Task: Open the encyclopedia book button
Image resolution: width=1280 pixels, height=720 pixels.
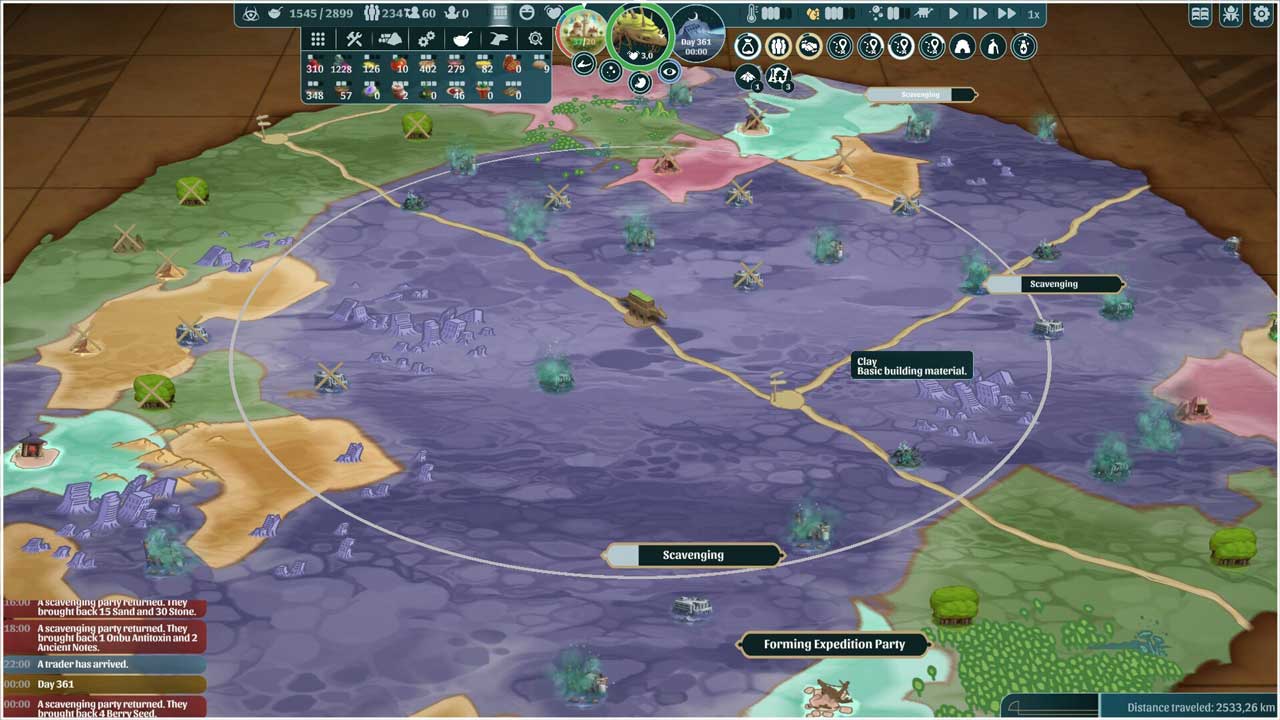Action: tap(1200, 15)
